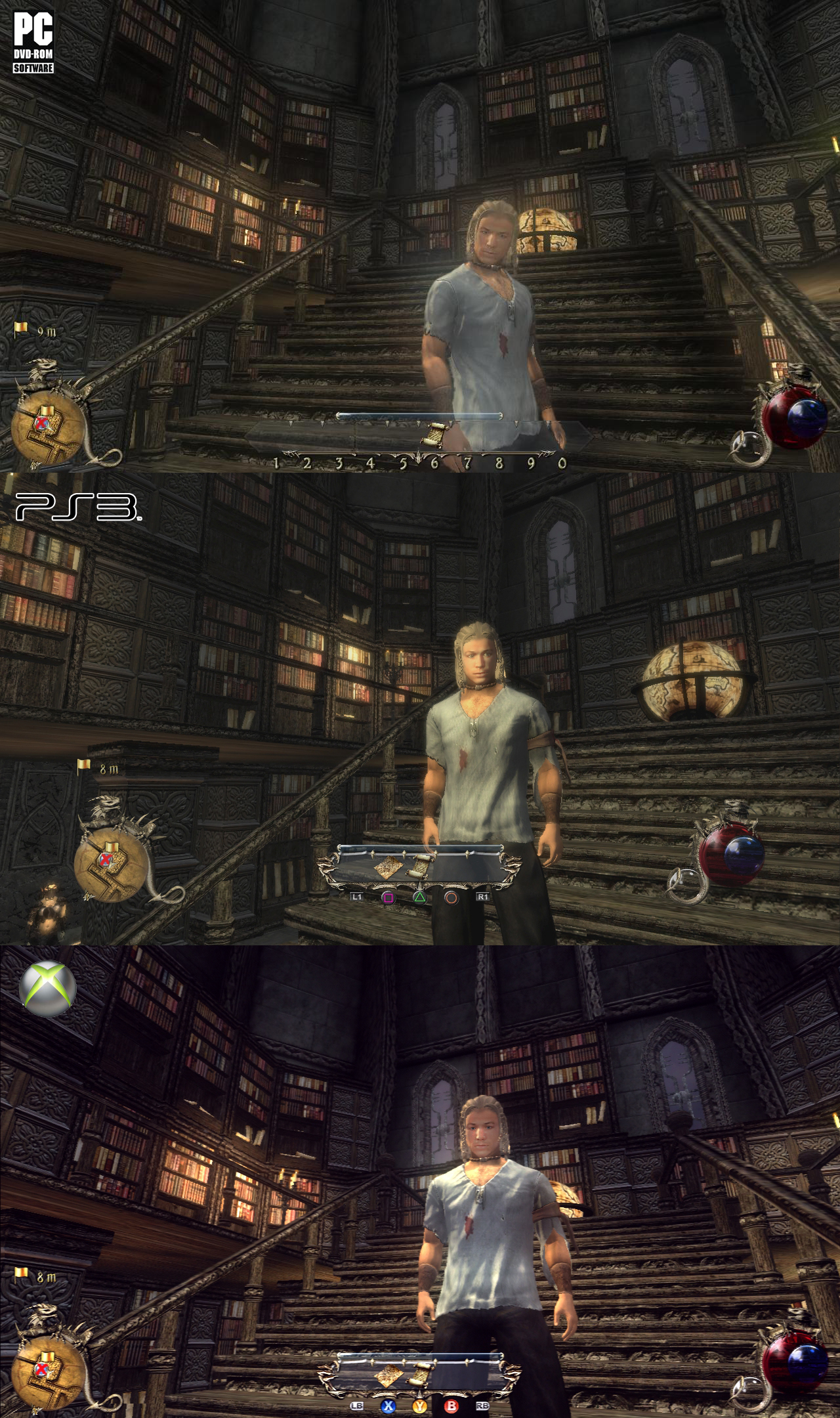The image size is (840, 1418).
Task: Click the LB shoulder button prompt
Action: tap(357, 1405)
